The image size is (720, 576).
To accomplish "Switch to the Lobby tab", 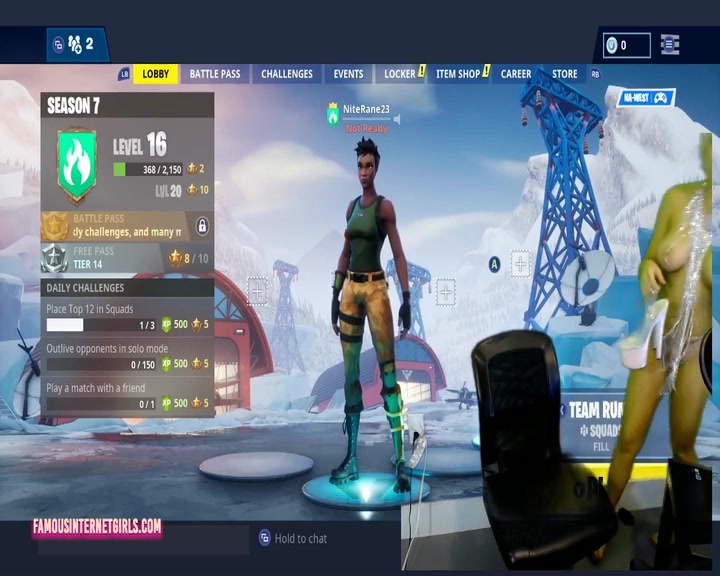I will pyautogui.click(x=155, y=74).
